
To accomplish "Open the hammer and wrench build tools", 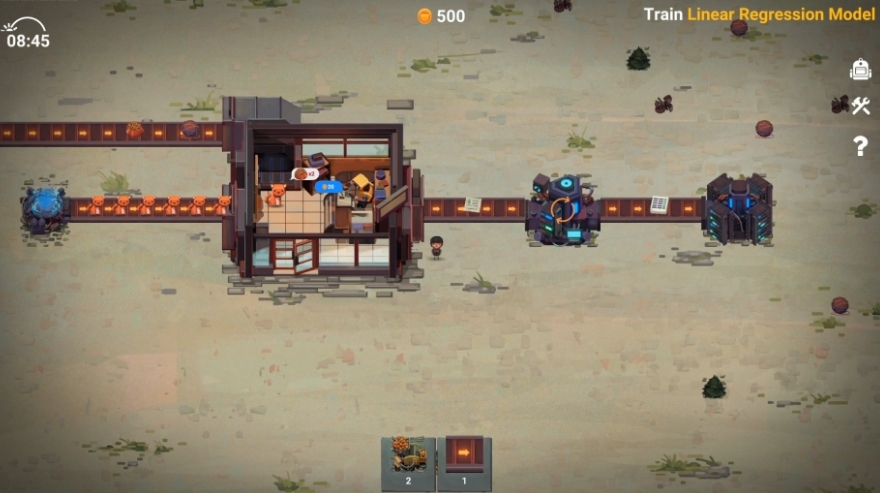I will (860, 106).
